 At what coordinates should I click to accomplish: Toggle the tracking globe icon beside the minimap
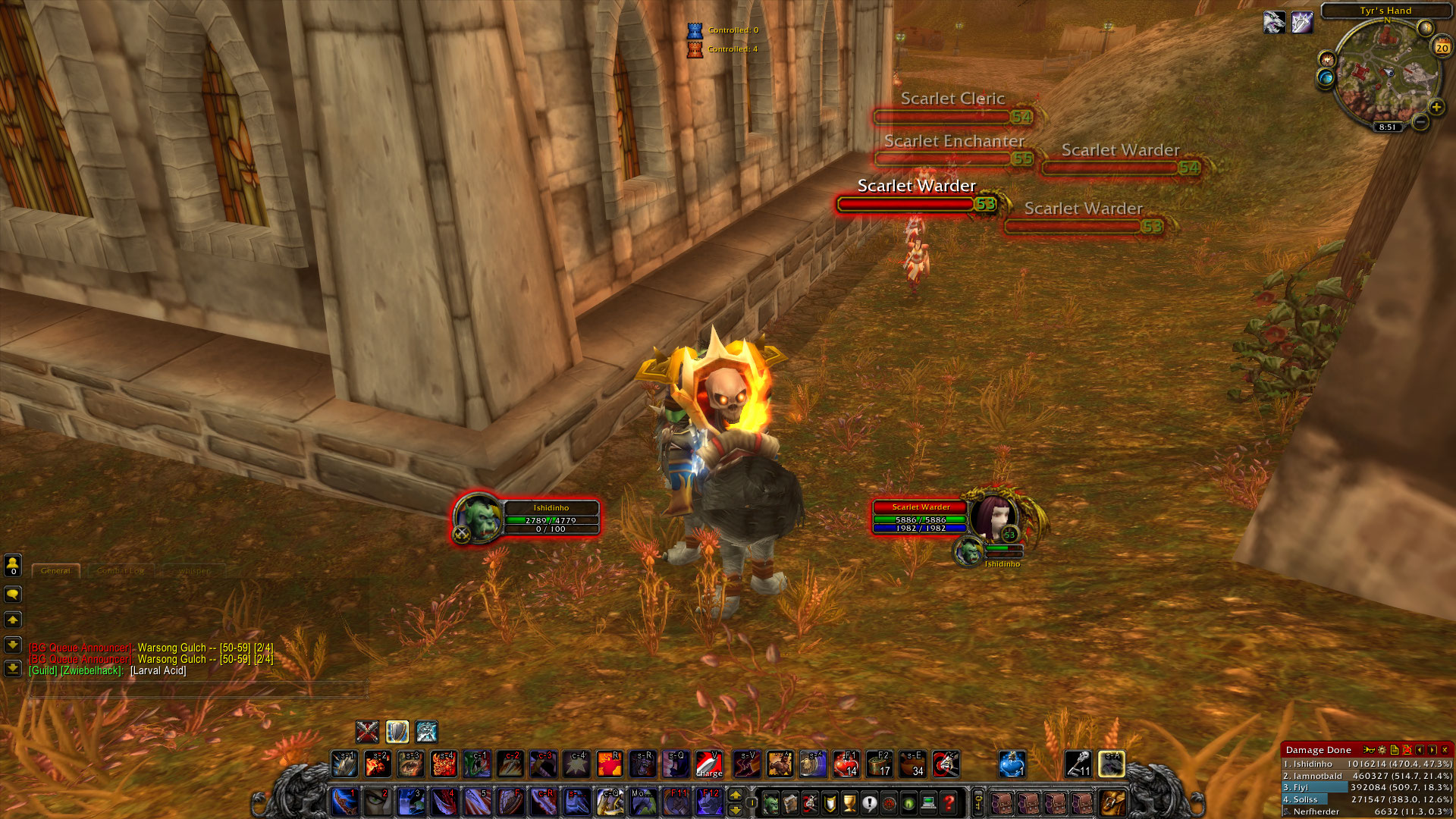(x=1326, y=77)
